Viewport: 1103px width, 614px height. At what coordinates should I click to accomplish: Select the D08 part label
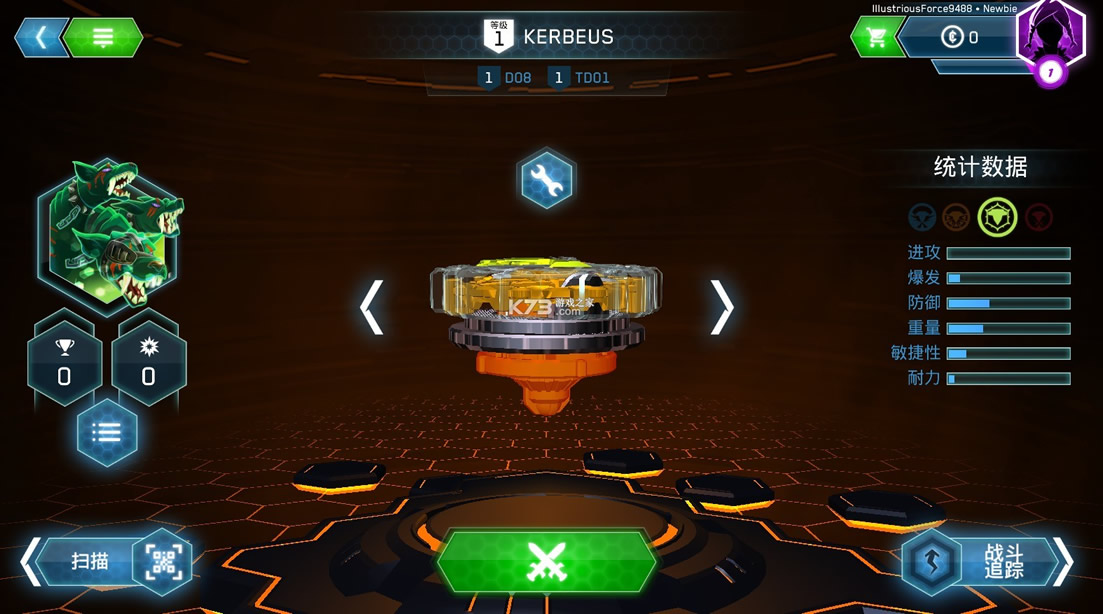506,78
